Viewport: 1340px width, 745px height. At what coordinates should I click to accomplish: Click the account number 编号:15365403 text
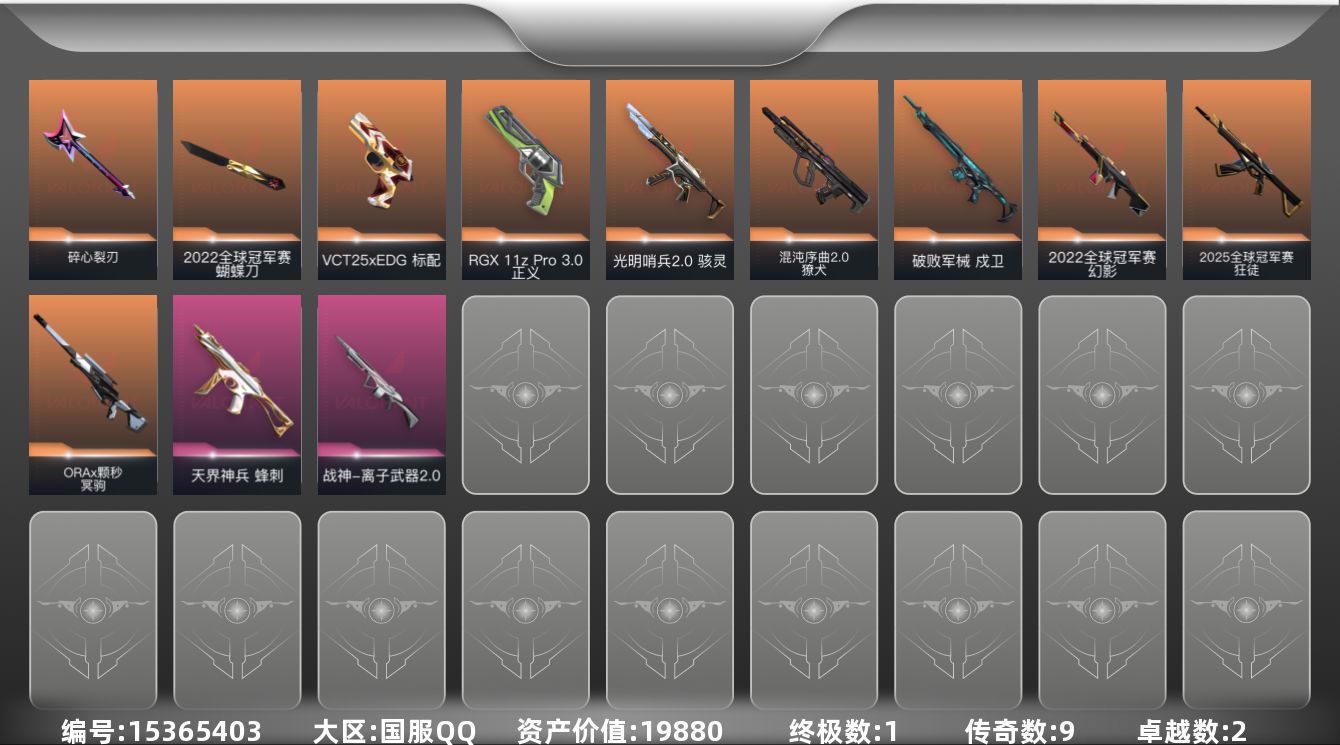(160, 731)
